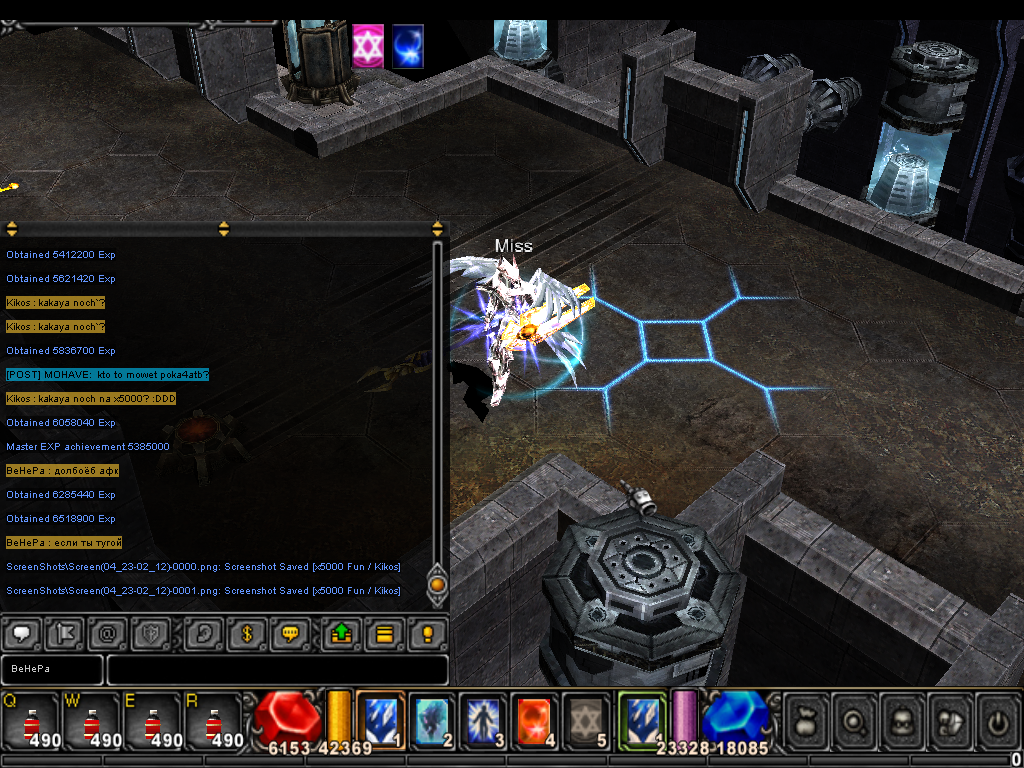Toggle the yellow stacked lines chat button
Screen dimensions: 1024x768
pyautogui.click(x=383, y=634)
